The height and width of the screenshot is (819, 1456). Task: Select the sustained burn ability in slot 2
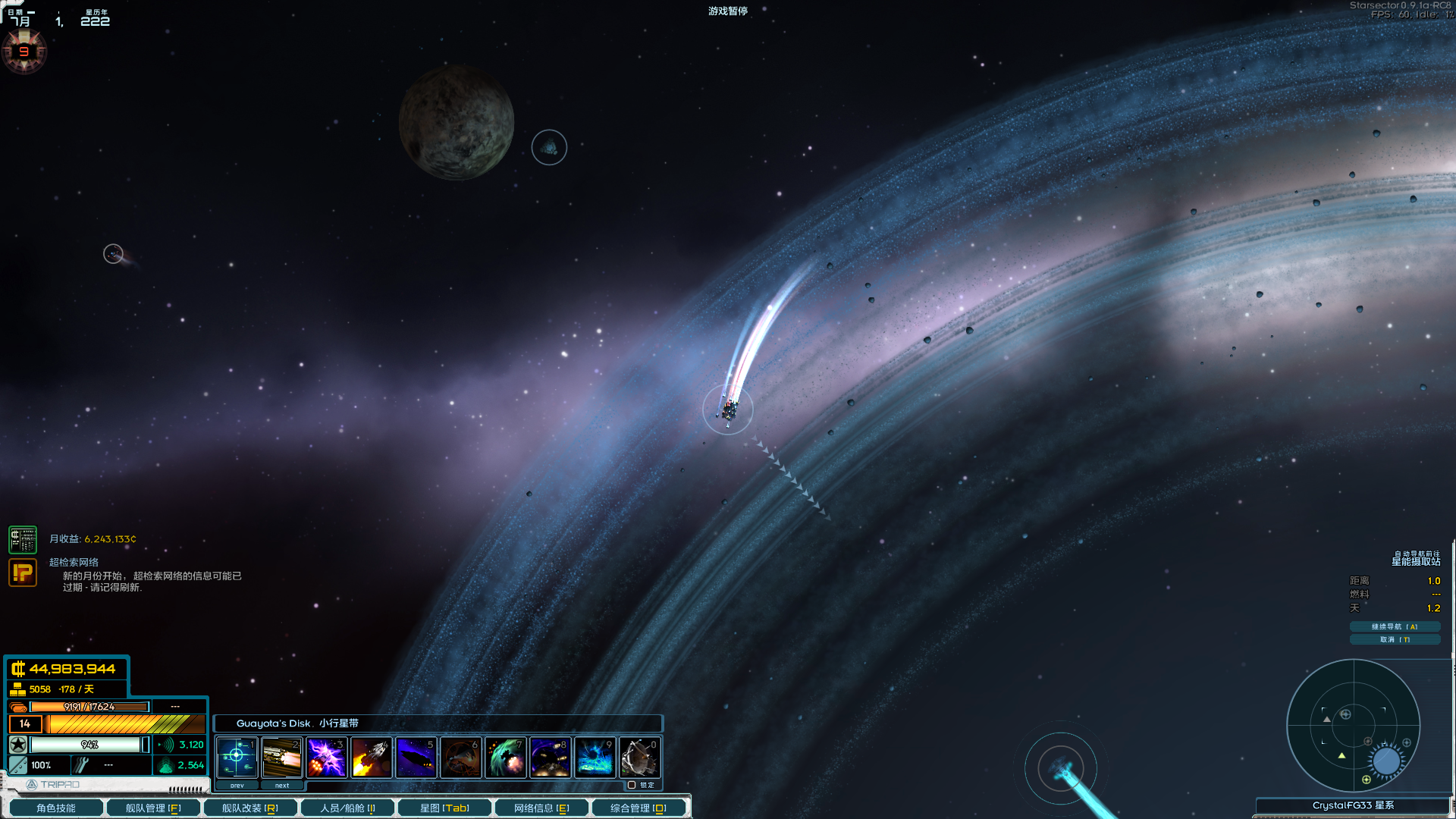coord(281,757)
